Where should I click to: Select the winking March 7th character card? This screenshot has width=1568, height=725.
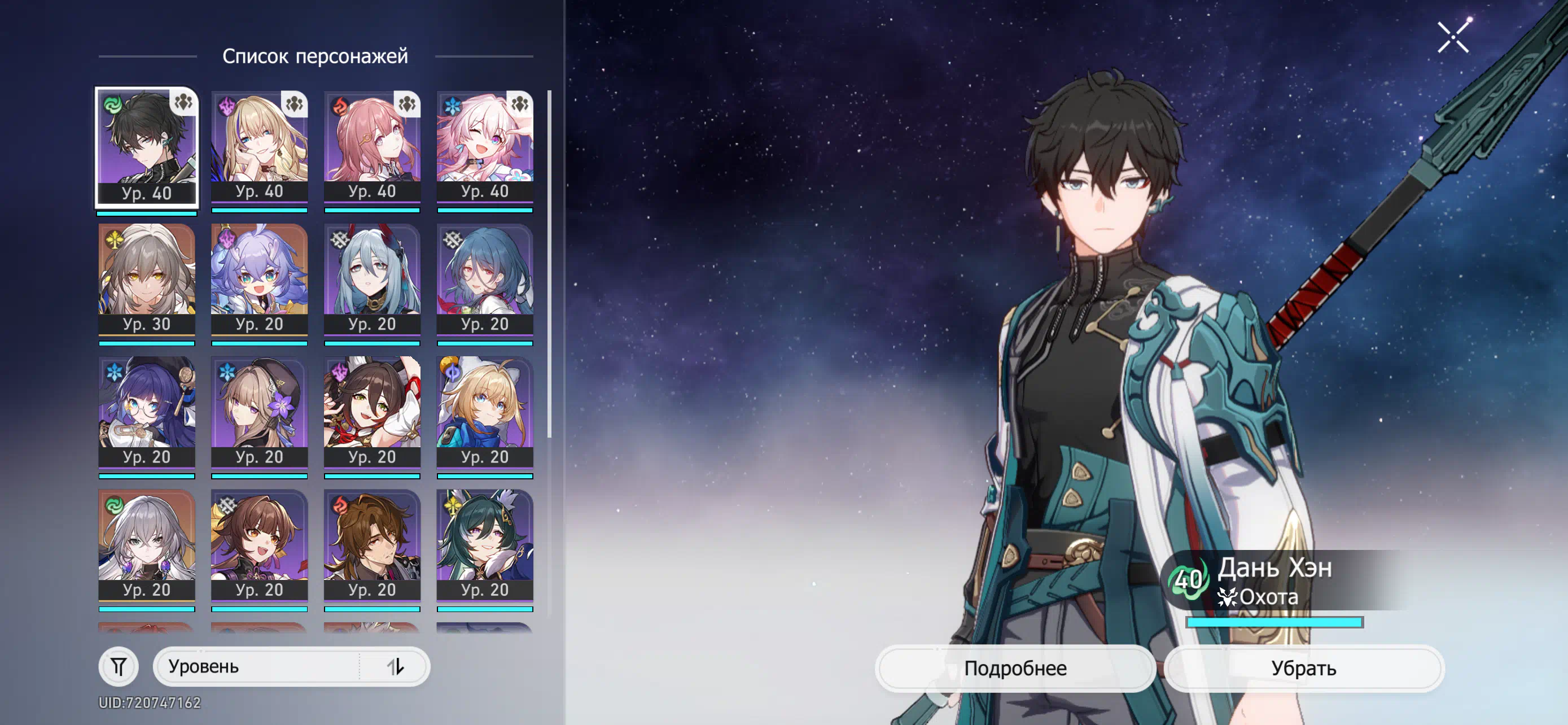pyautogui.click(x=484, y=147)
